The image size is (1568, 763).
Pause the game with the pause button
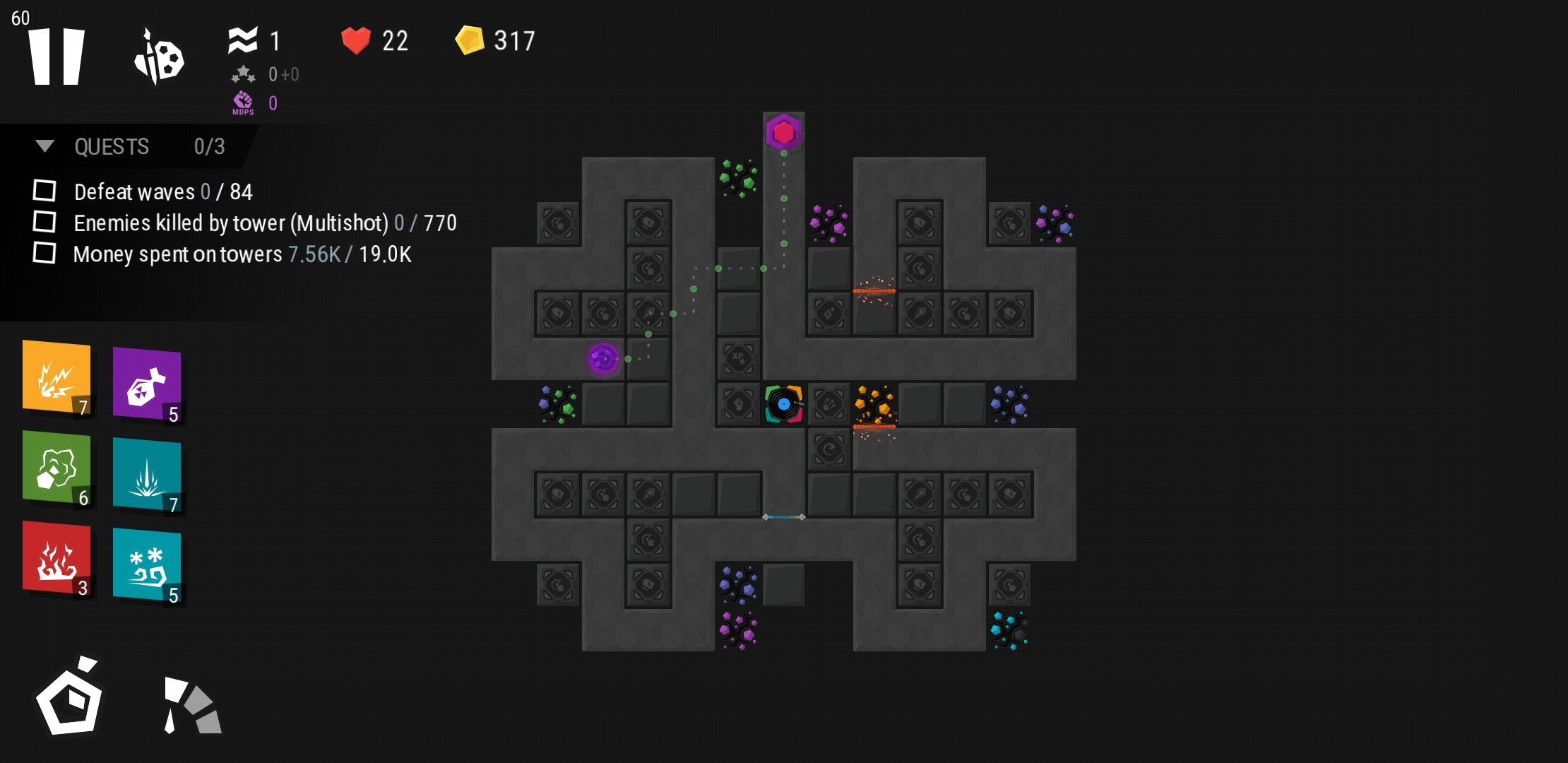point(57,57)
